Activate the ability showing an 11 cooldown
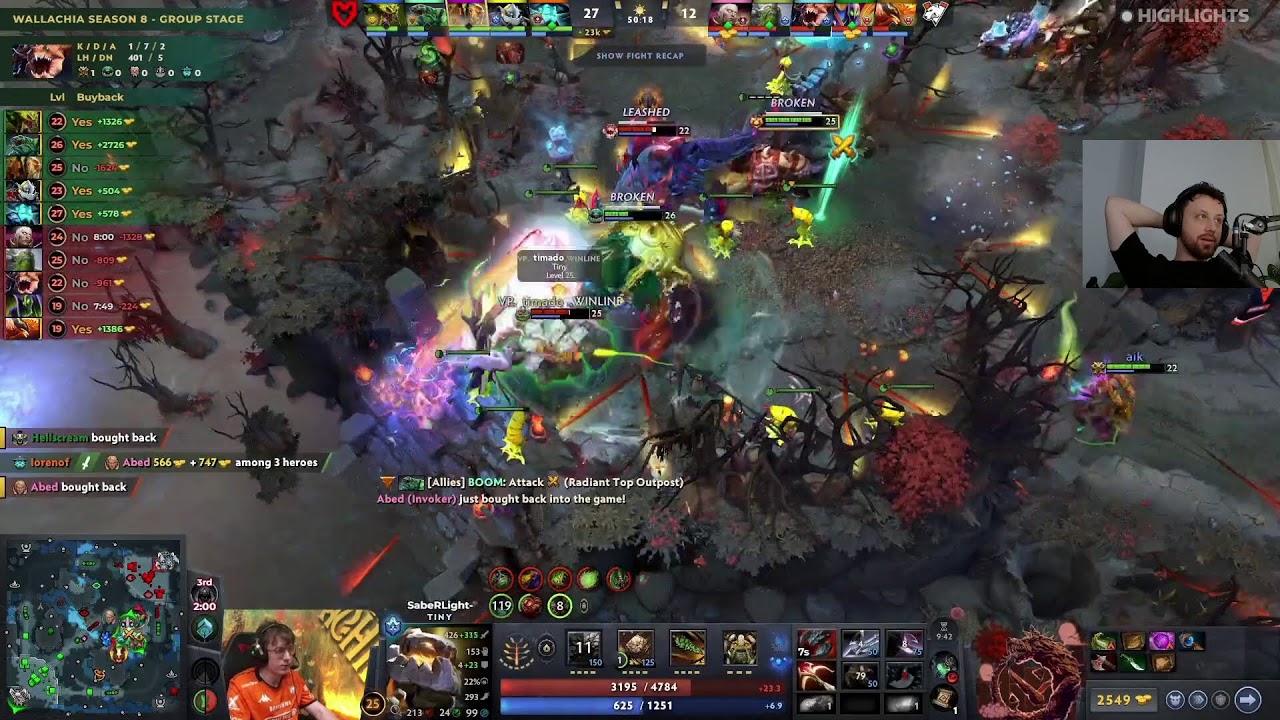Image resolution: width=1280 pixels, height=720 pixels. click(584, 648)
